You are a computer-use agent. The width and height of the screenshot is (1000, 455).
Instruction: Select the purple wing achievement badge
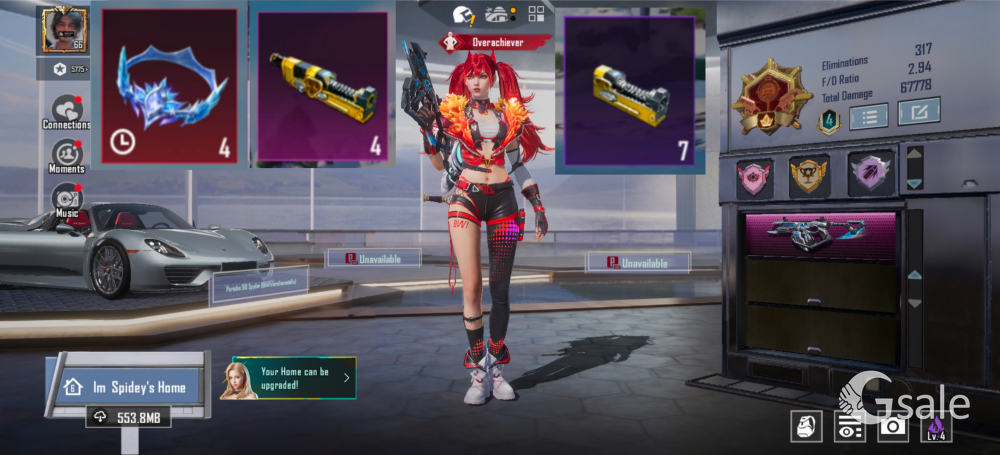[869, 175]
